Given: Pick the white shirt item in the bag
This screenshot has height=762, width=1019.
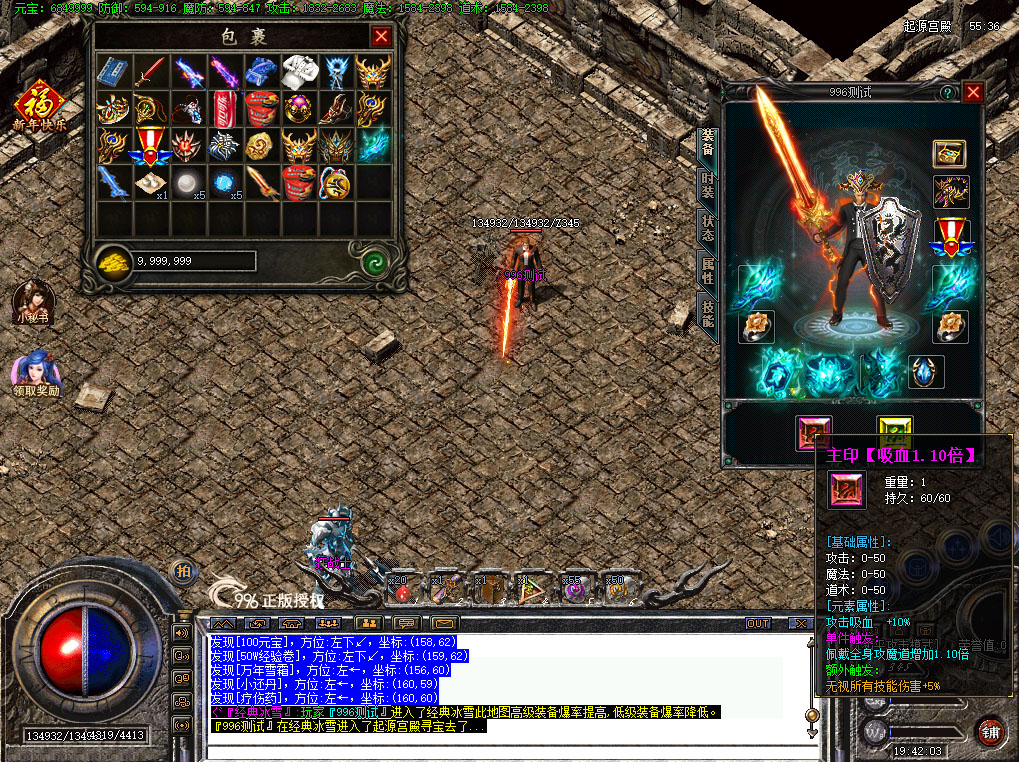Looking at the screenshot, I should (298, 71).
